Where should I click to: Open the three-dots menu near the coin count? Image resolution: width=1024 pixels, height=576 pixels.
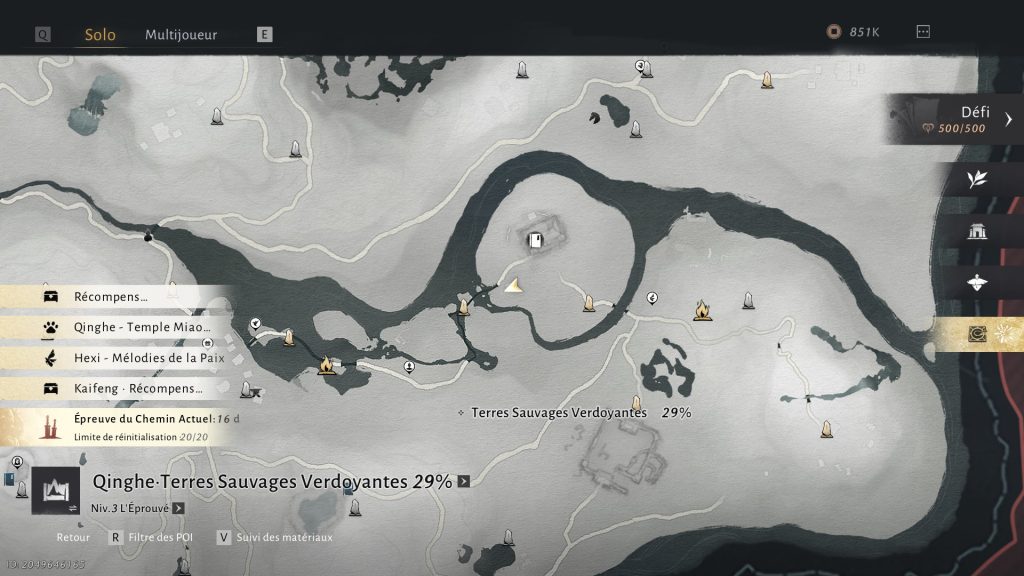[x=923, y=32]
